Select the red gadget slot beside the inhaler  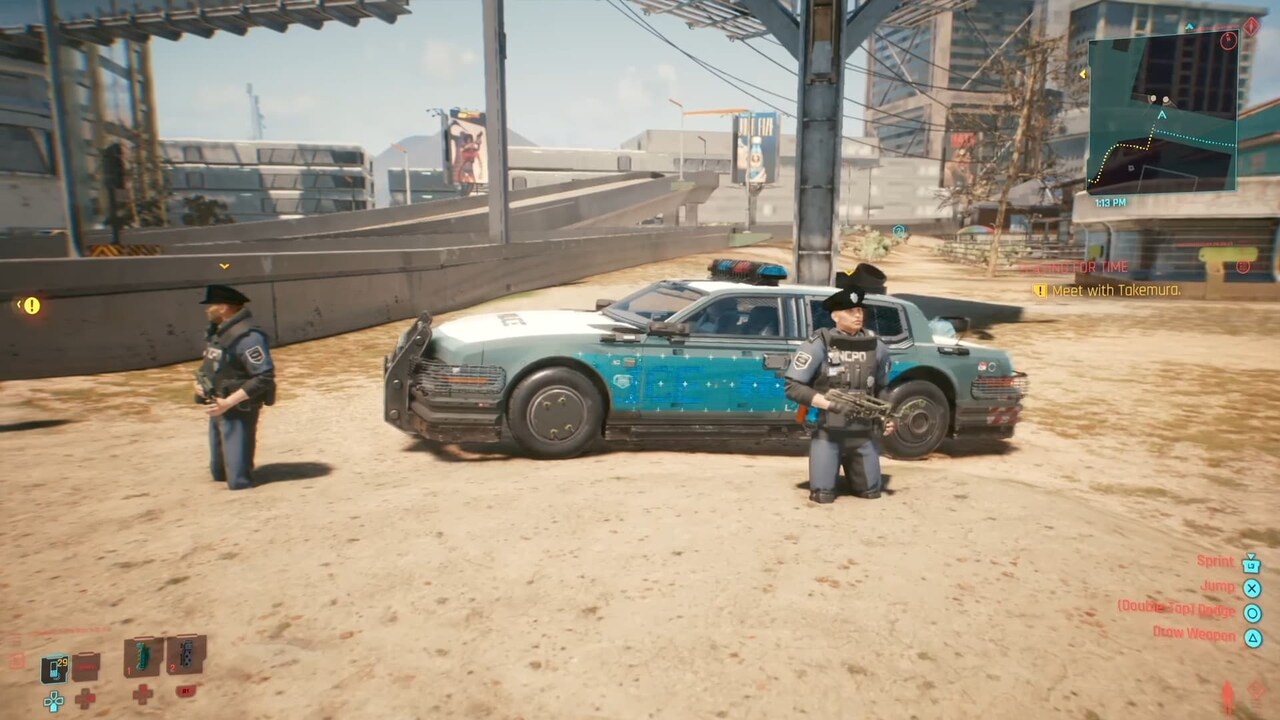coord(87,666)
